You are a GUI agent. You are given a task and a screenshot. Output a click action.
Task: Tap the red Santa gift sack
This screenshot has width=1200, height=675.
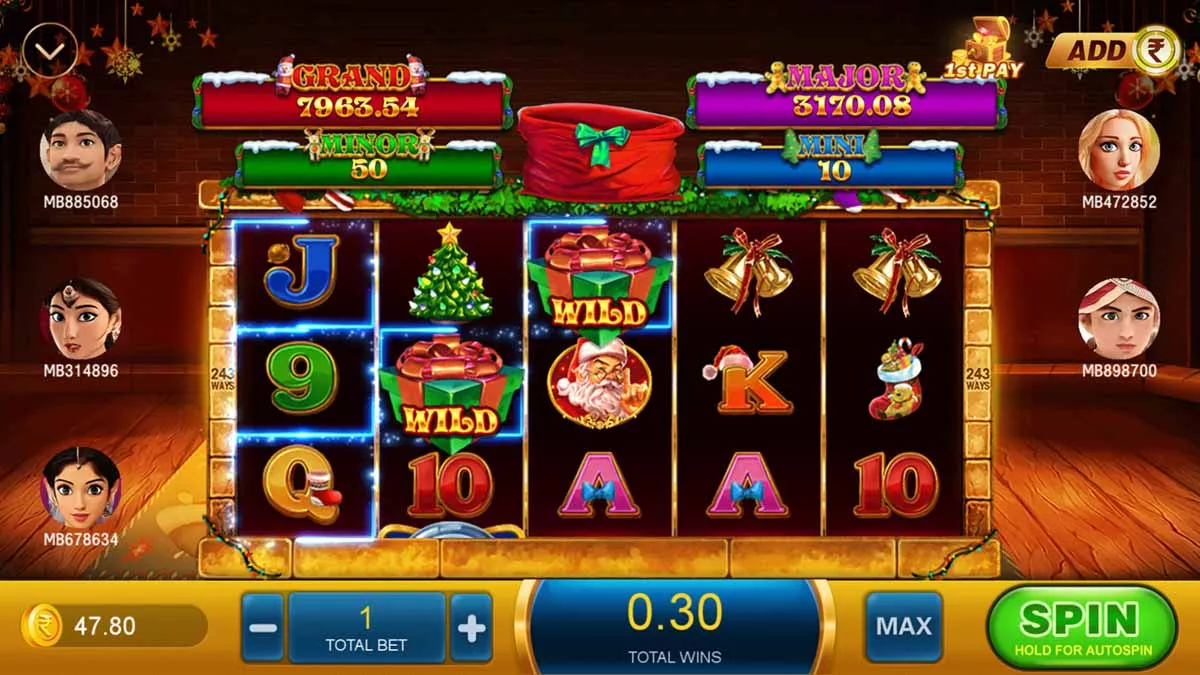[x=600, y=152]
